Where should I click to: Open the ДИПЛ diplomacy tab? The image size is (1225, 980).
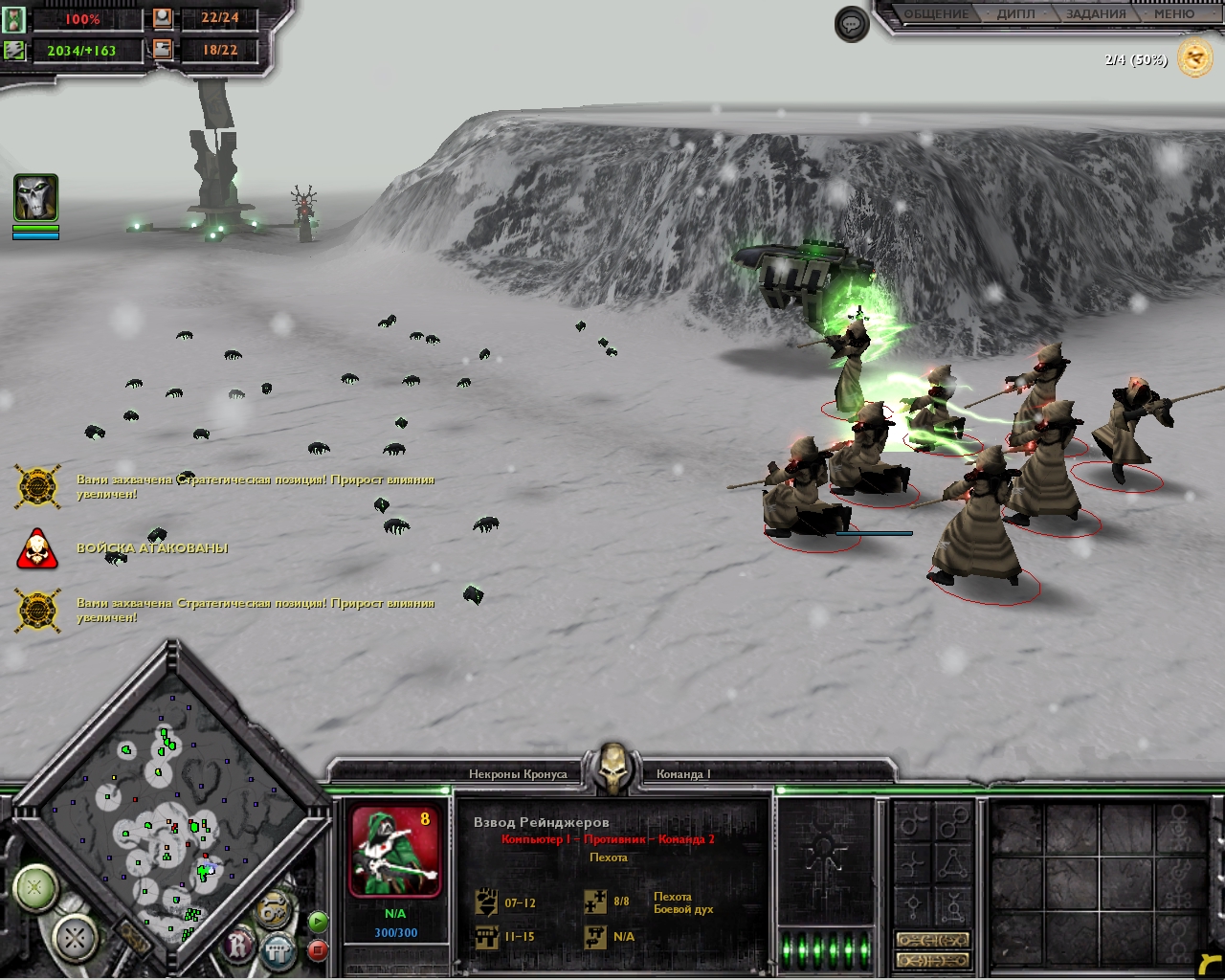(x=1015, y=14)
